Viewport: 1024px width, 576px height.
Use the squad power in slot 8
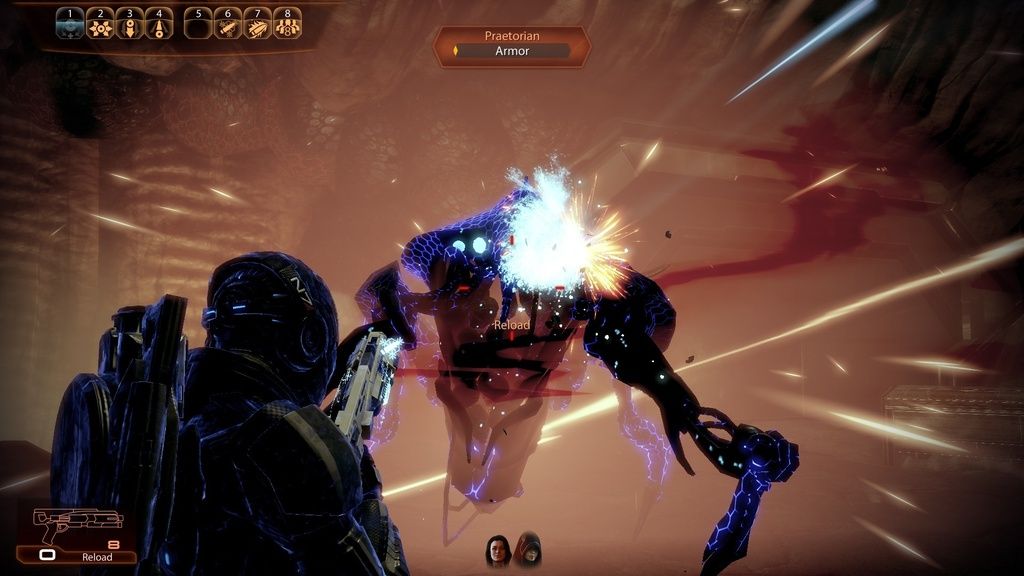(x=287, y=24)
